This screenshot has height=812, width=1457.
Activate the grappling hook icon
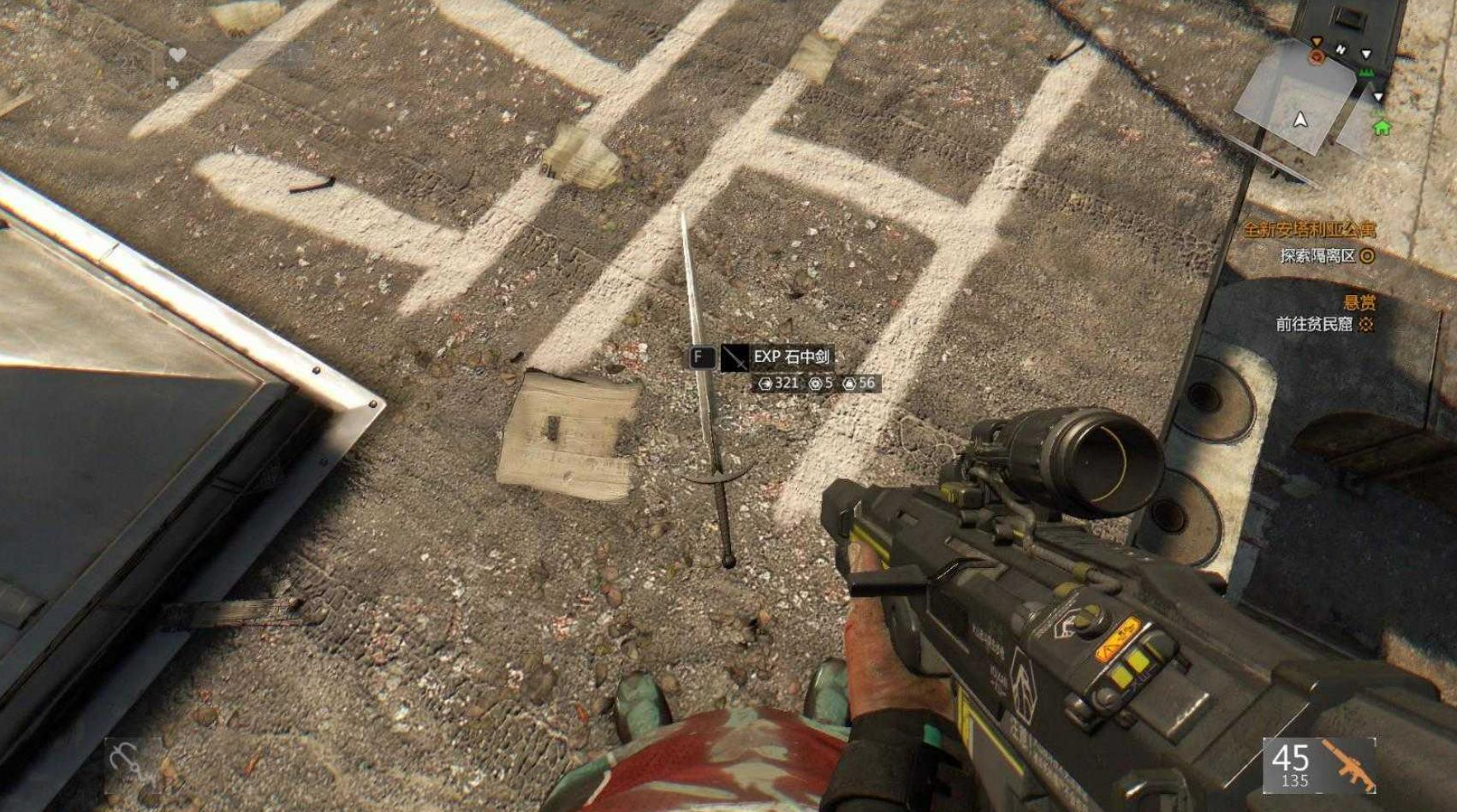(x=125, y=758)
